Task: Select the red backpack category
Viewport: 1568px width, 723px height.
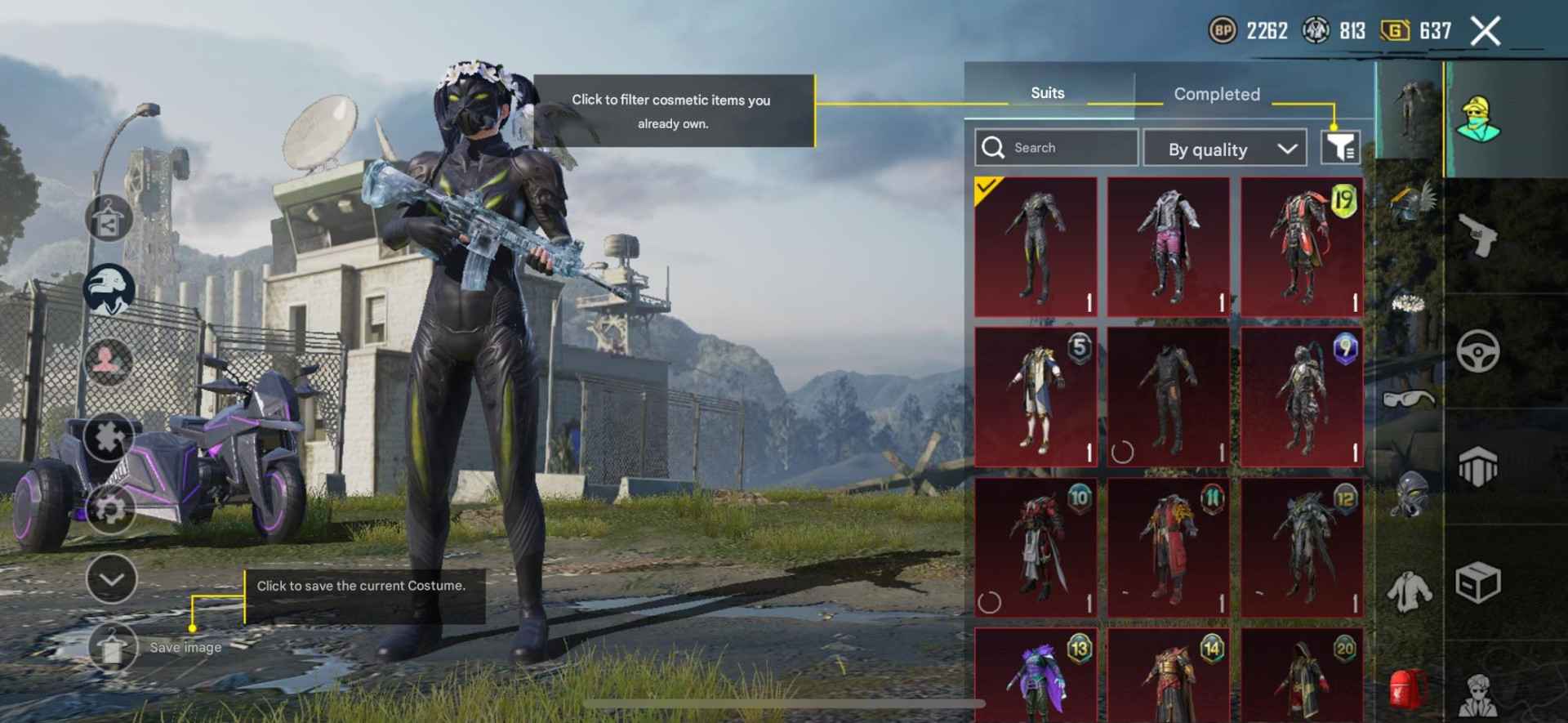Action: 1409,686
